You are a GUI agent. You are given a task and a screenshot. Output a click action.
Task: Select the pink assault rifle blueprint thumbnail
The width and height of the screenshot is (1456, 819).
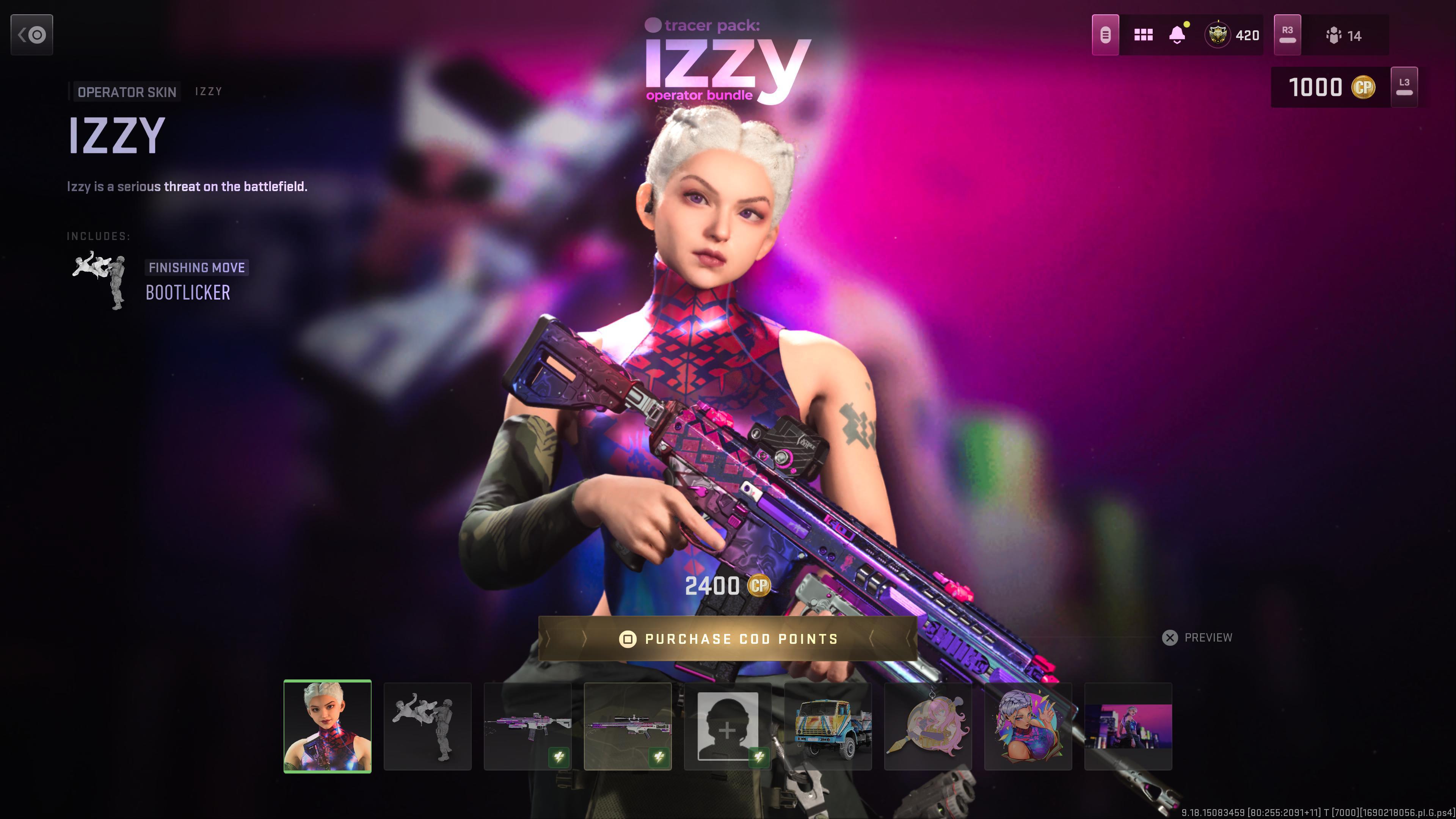pyautogui.click(x=527, y=726)
